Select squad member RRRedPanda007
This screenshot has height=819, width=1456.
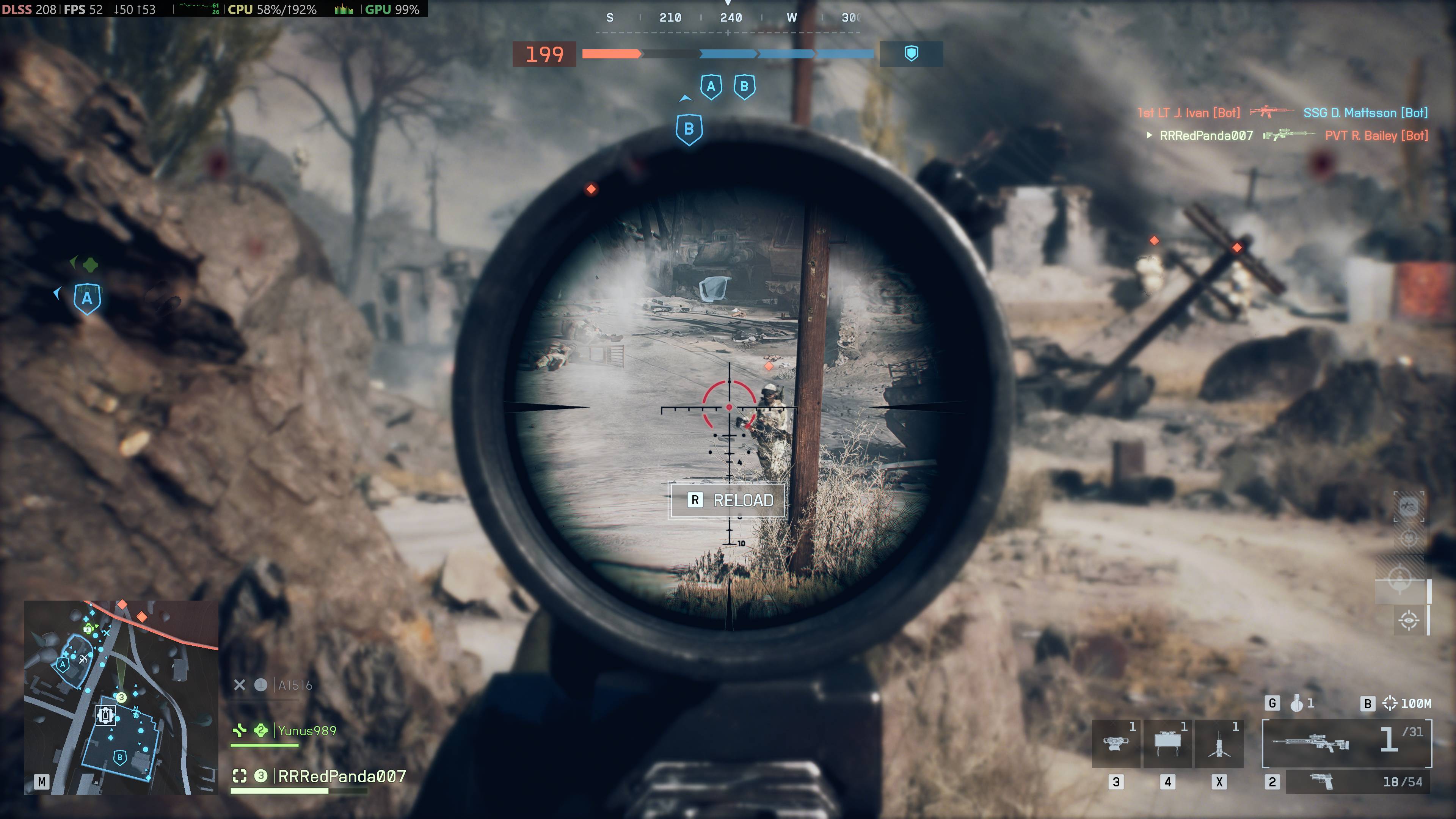pyautogui.click(x=341, y=777)
